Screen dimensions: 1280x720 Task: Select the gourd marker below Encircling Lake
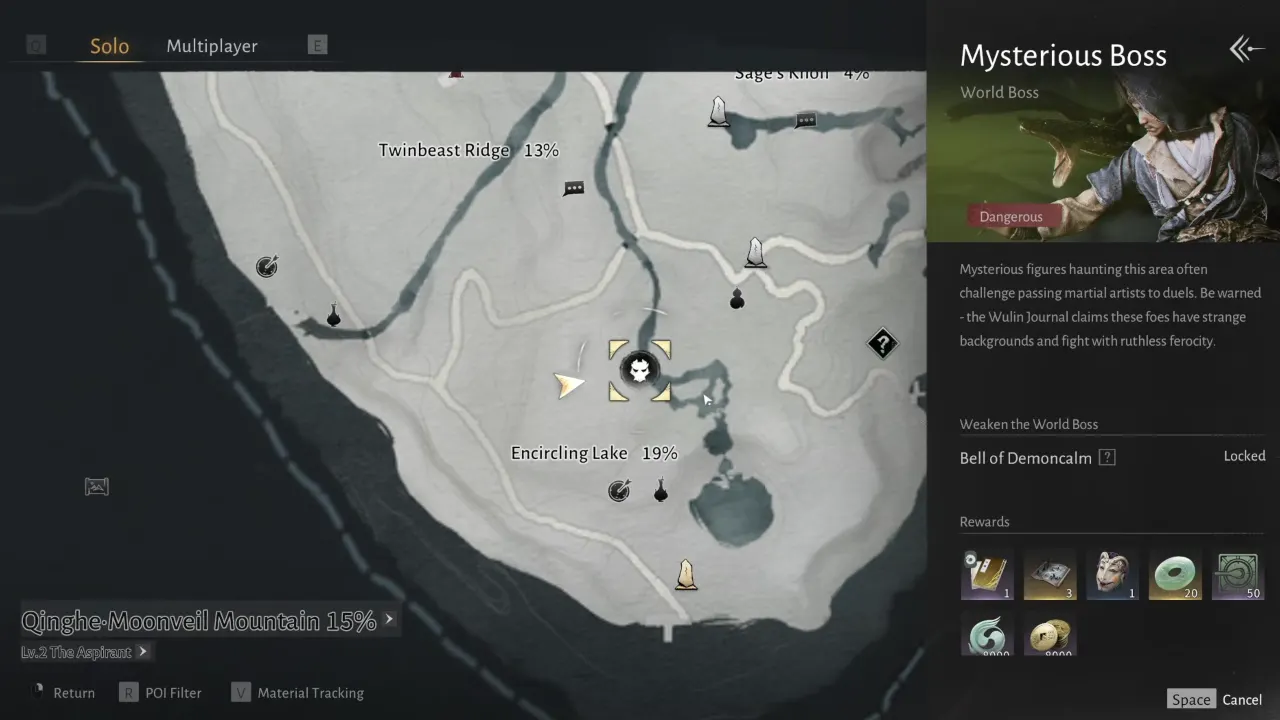[660, 490]
